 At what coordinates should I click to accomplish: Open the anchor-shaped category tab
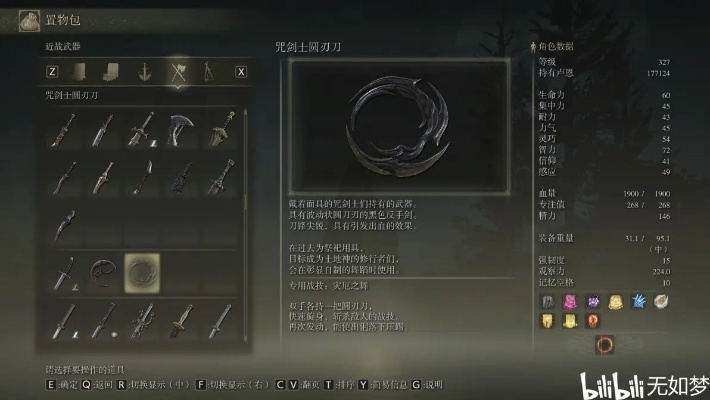[144, 71]
